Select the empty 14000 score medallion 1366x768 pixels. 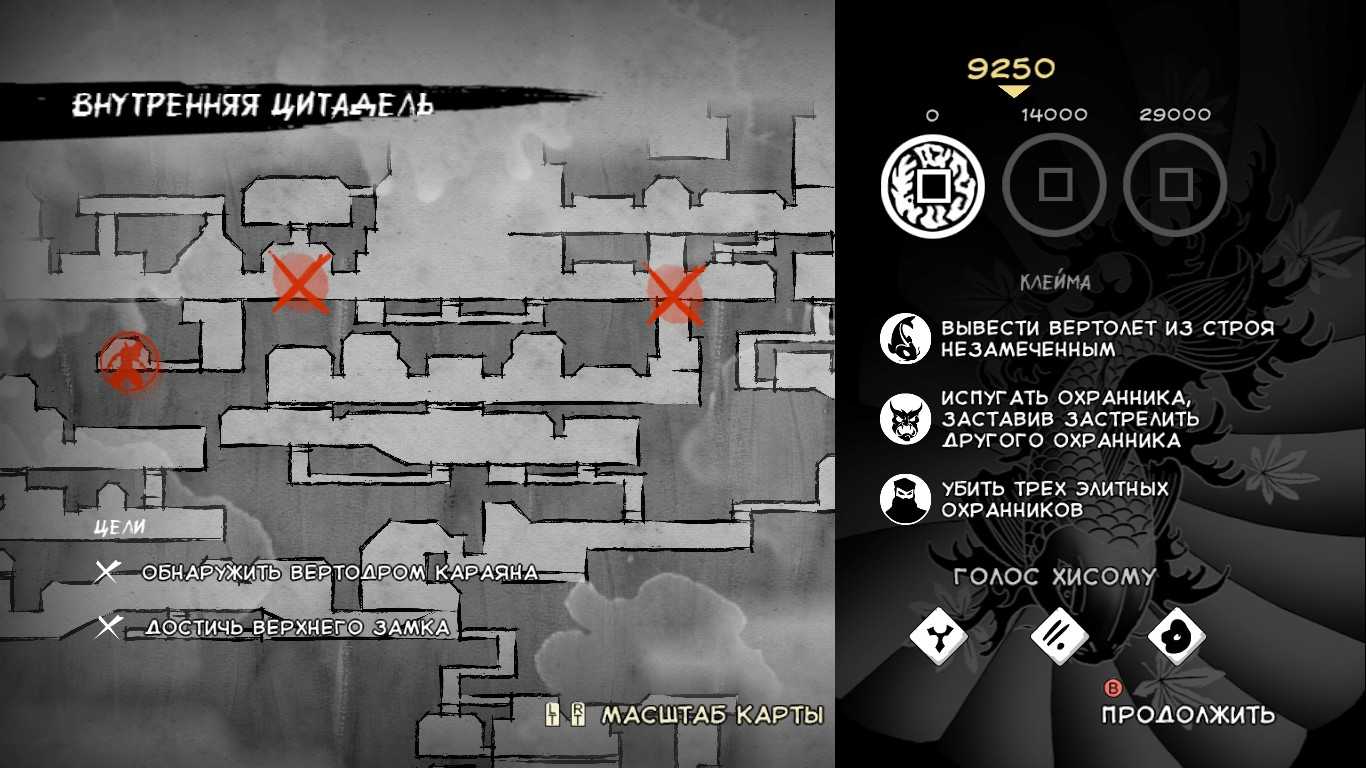coord(1054,185)
